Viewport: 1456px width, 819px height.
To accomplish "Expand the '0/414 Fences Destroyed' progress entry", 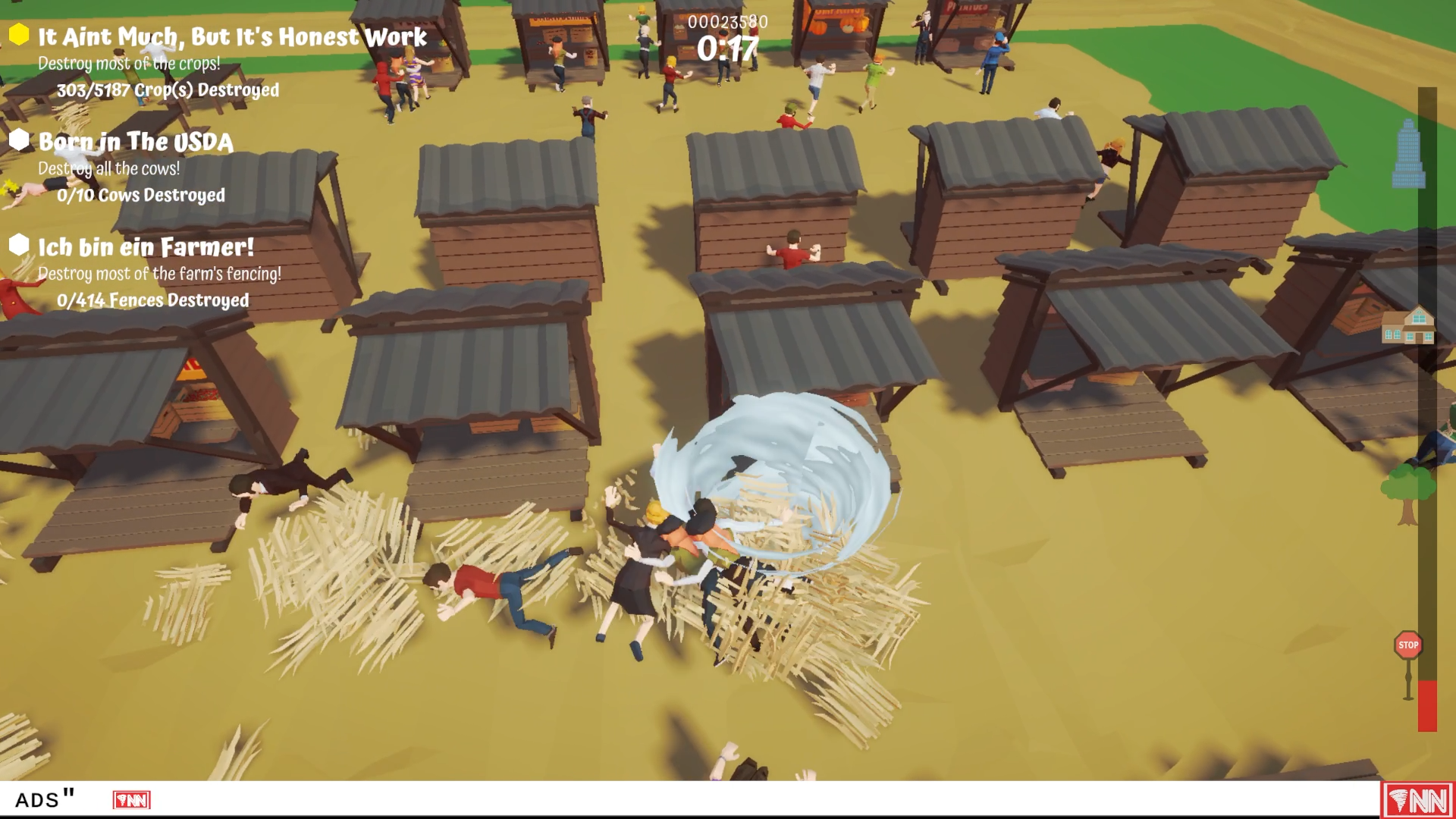I will [x=152, y=300].
